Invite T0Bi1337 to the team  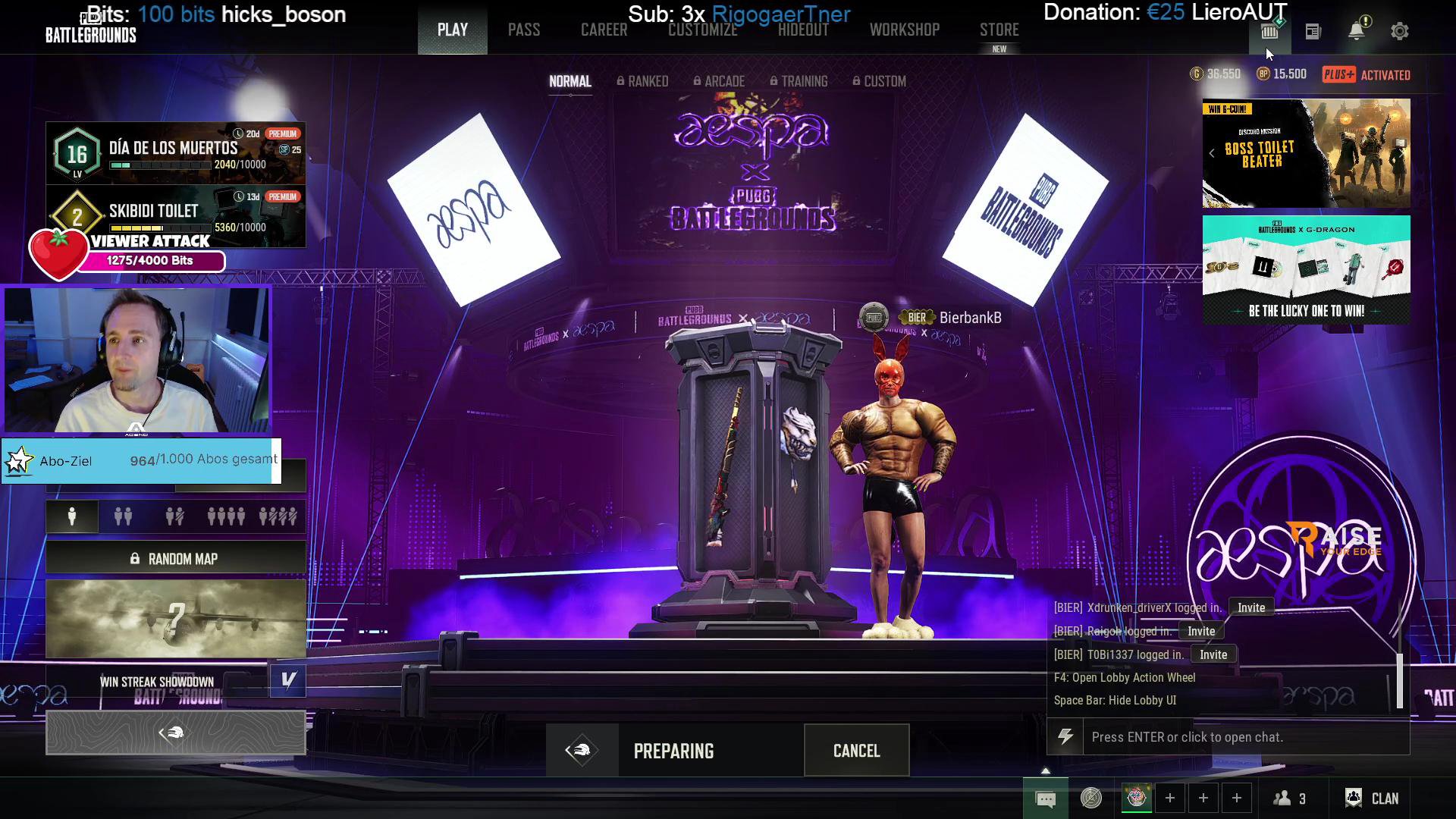click(x=1213, y=654)
